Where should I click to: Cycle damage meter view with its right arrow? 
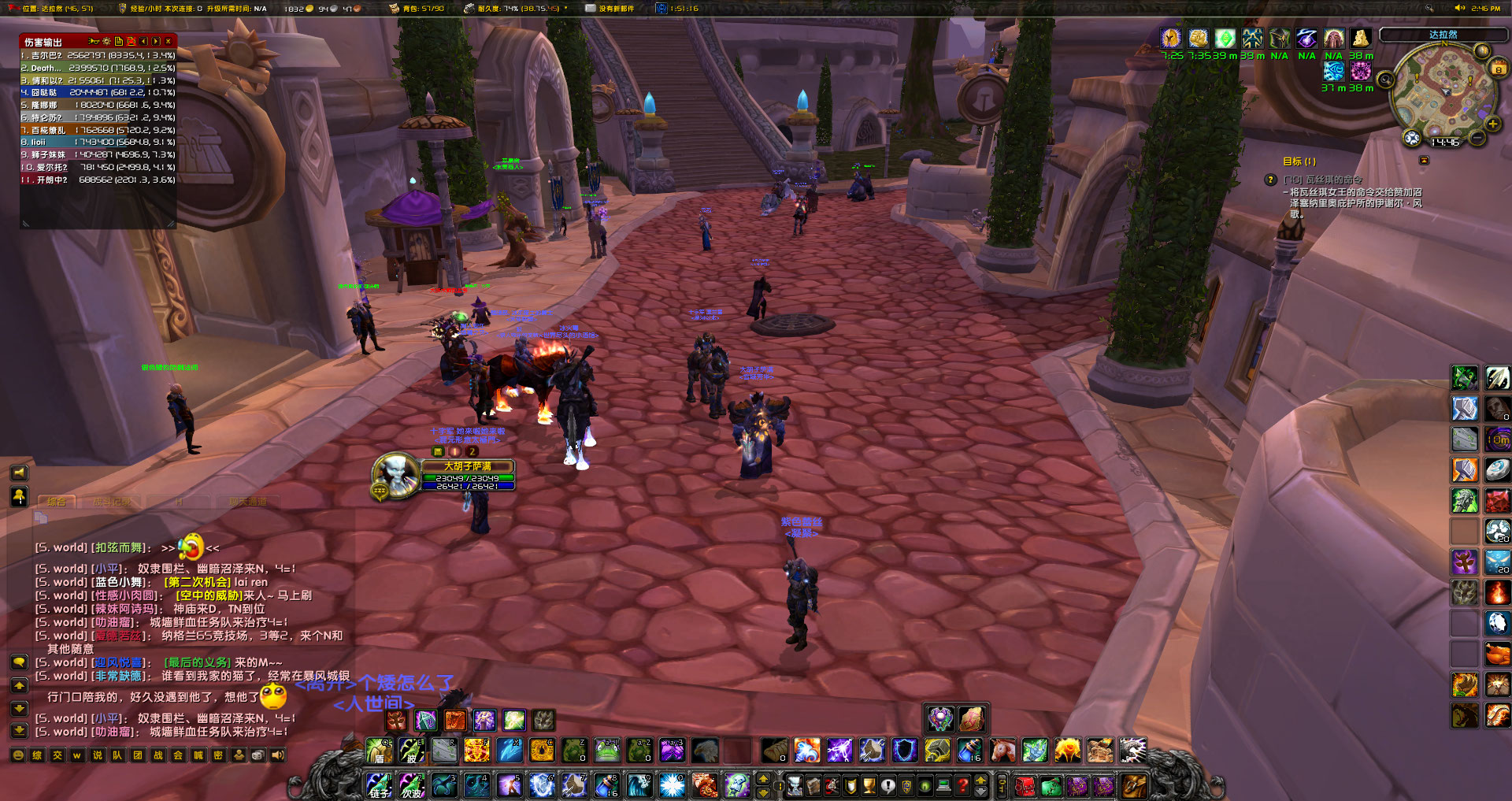tap(157, 40)
